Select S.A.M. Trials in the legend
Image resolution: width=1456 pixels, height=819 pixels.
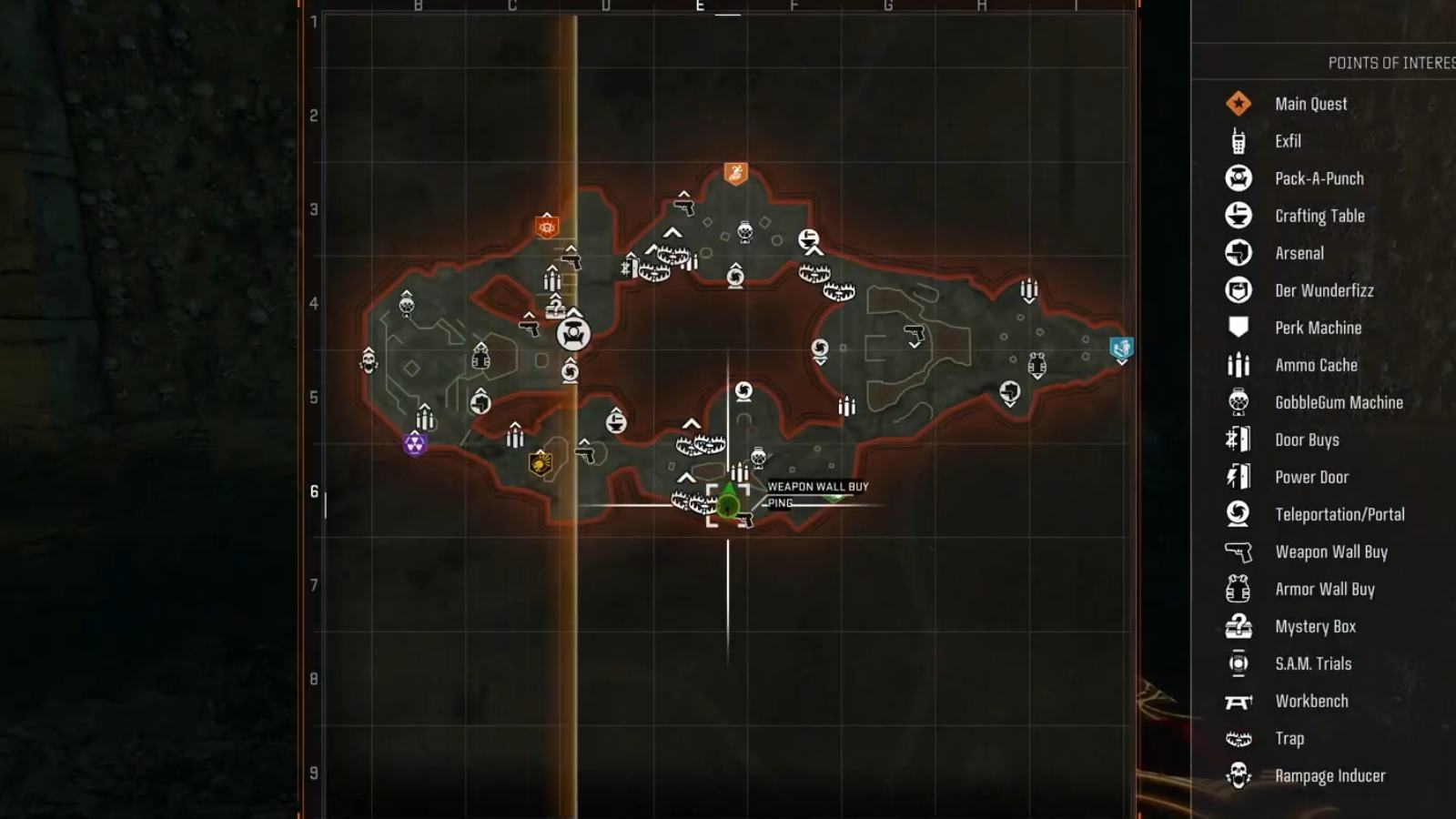(x=1313, y=663)
